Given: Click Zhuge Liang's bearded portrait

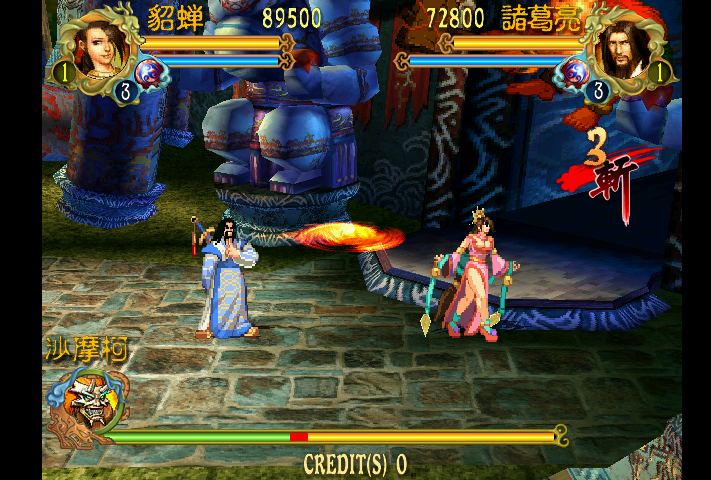Looking at the screenshot, I should click(621, 50).
